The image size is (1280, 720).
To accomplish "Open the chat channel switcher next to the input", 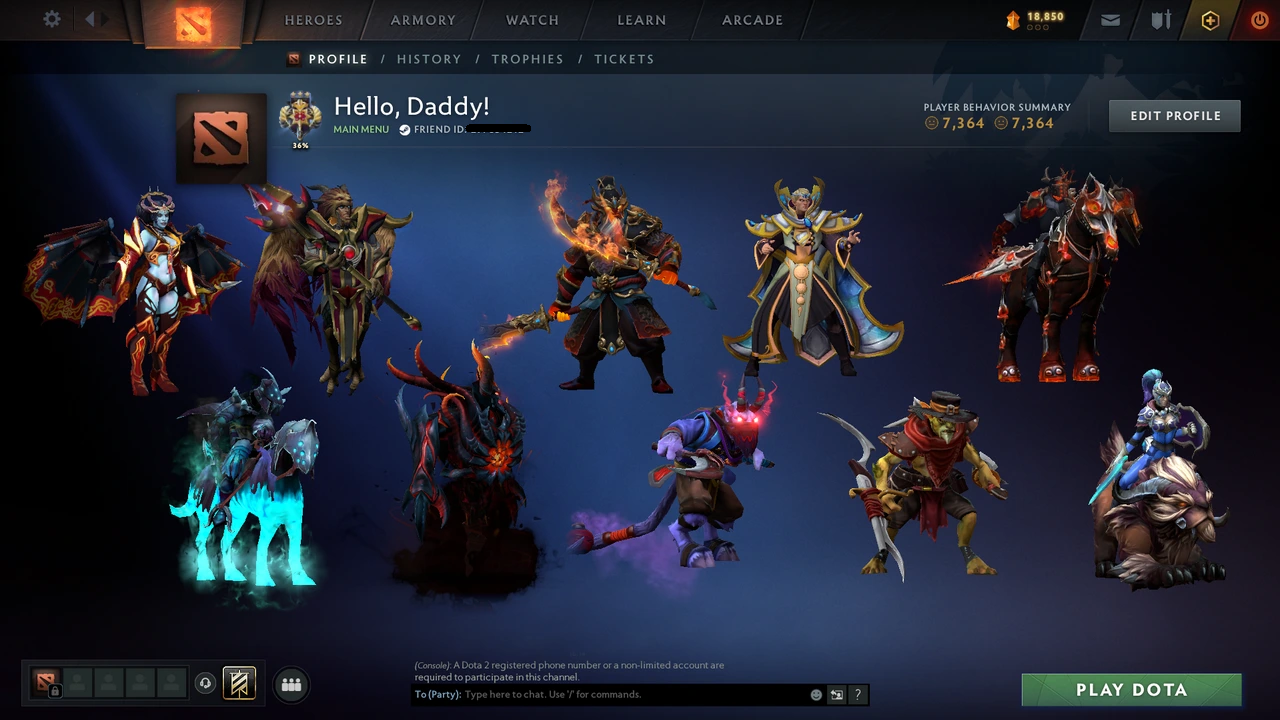I will pos(836,694).
